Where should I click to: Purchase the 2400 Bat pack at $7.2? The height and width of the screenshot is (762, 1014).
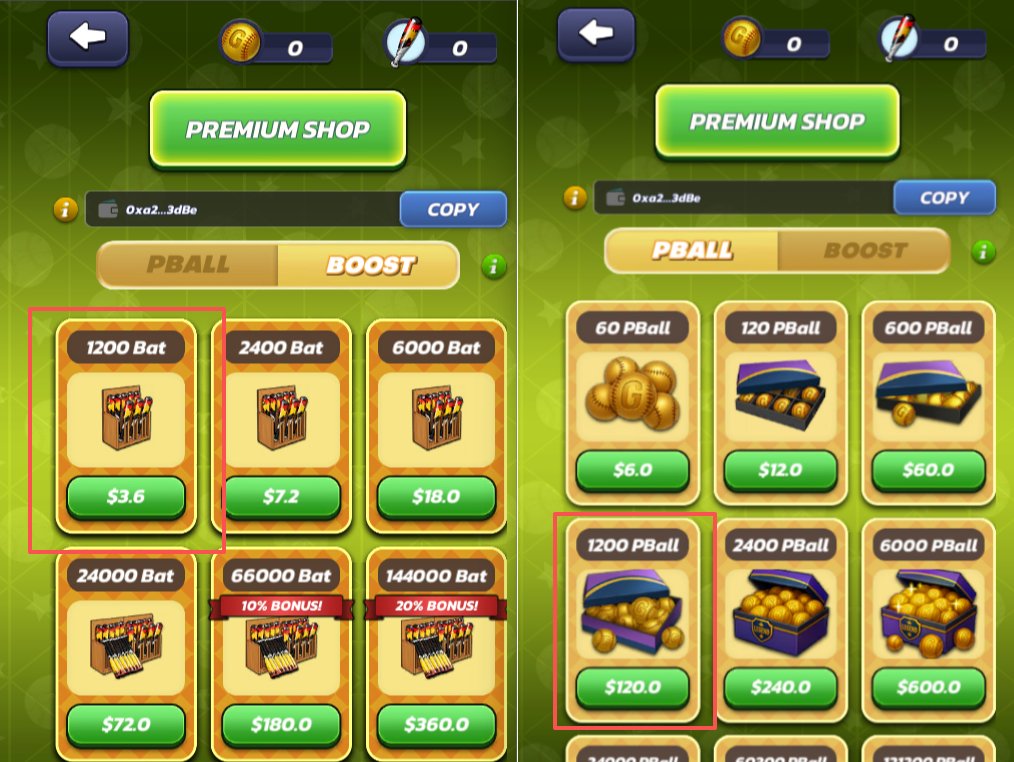pos(280,497)
